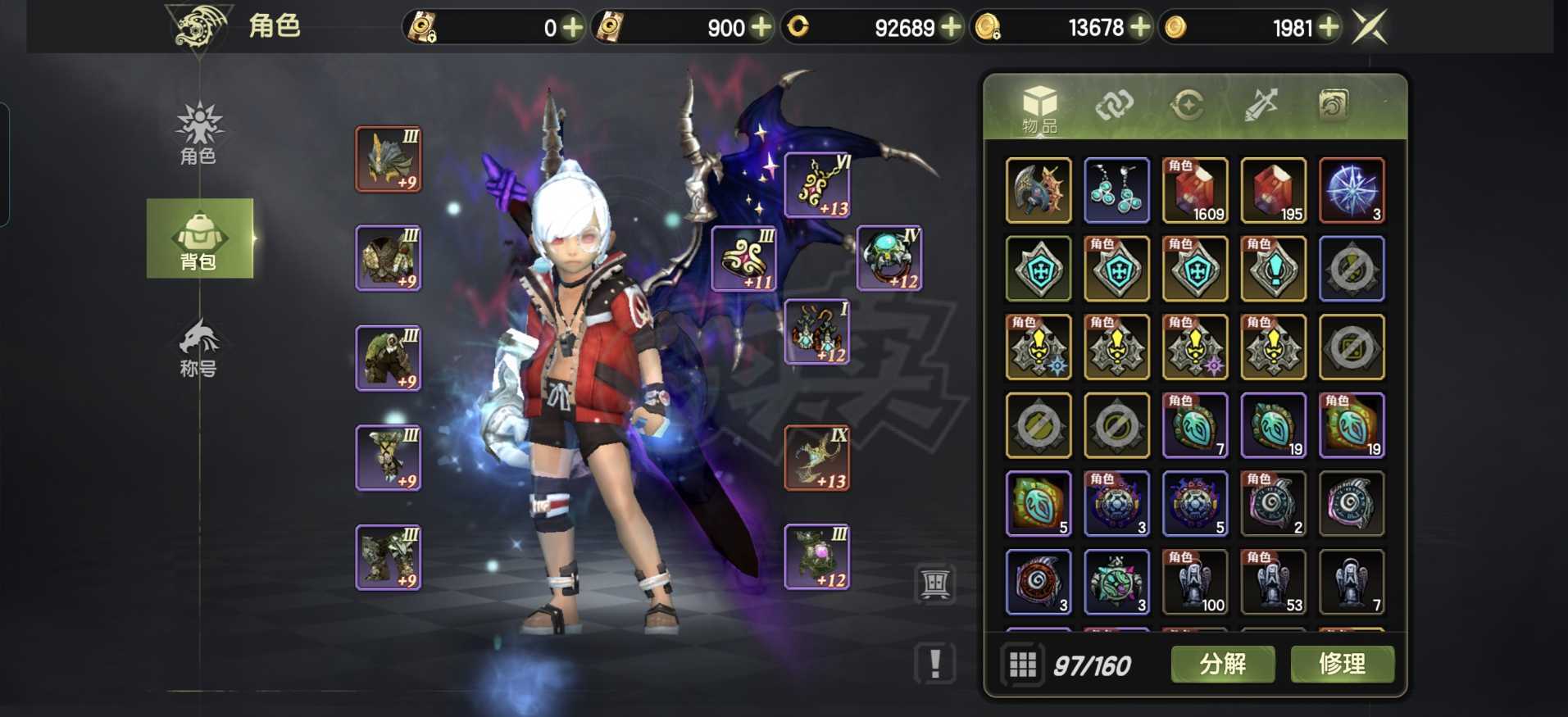Tap the 修理 repair button

pos(1342,663)
